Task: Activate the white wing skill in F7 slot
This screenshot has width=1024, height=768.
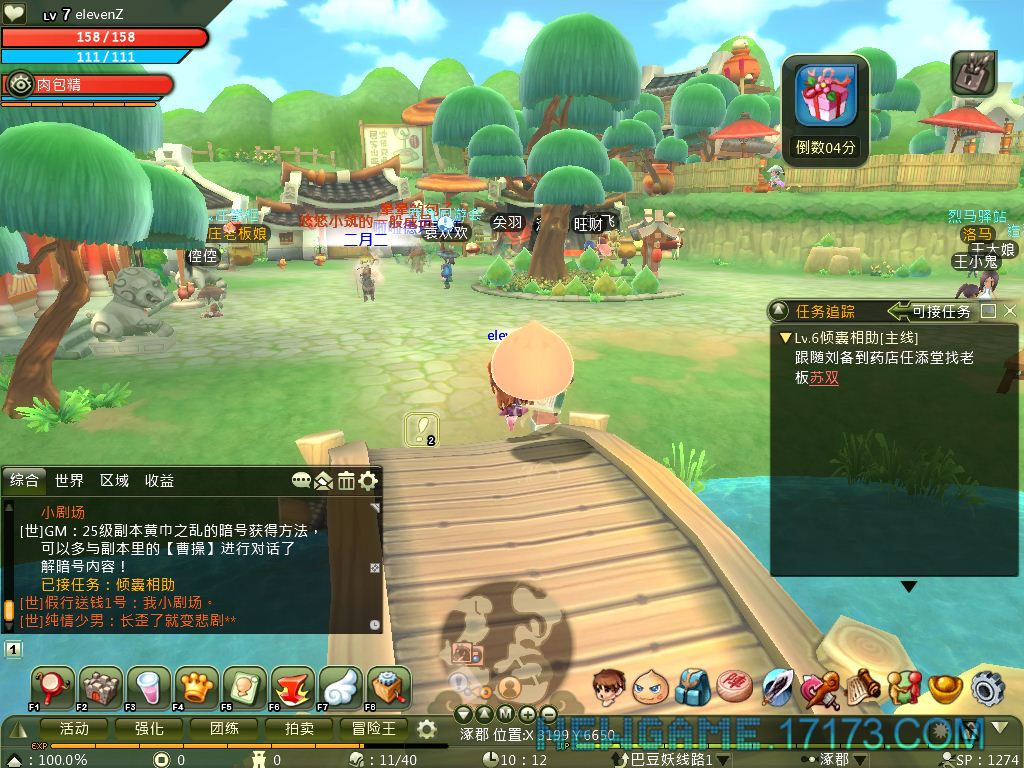Action: point(340,687)
